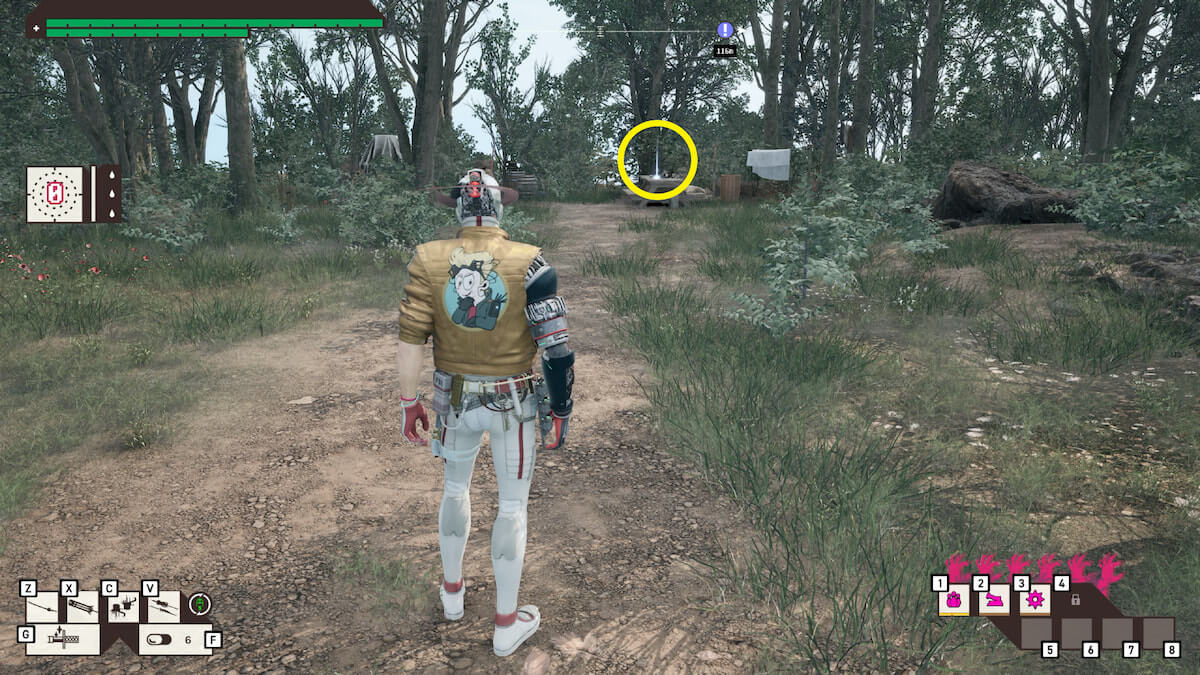This screenshot has width=1200, height=675.
Task: Select the single-needle item in slot Z
Action: pyautogui.click(x=42, y=606)
